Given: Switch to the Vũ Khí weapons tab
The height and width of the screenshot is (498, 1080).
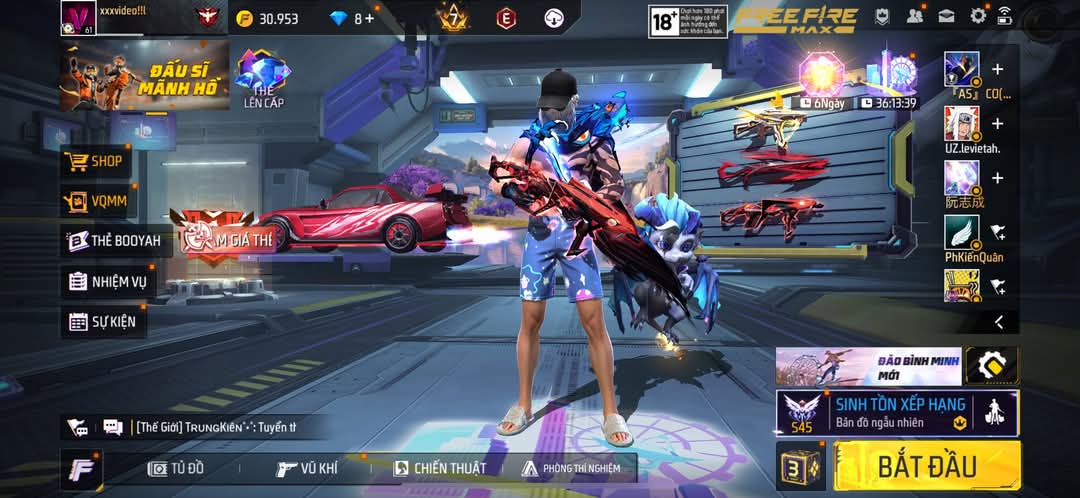Looking at the screenshot, I should (x=307, y=468).
